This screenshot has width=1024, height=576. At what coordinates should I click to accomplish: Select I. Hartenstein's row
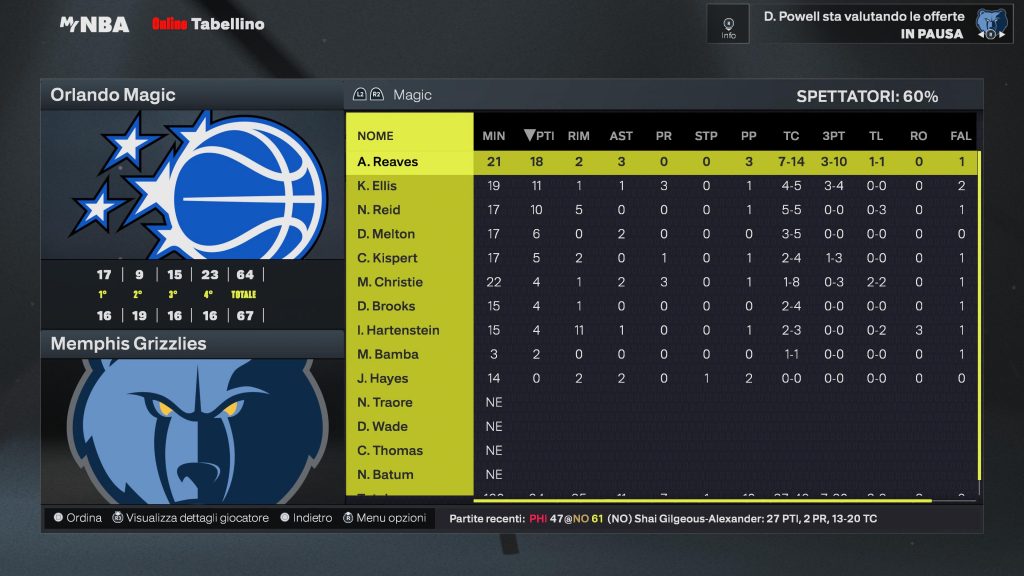coord(399,330)
